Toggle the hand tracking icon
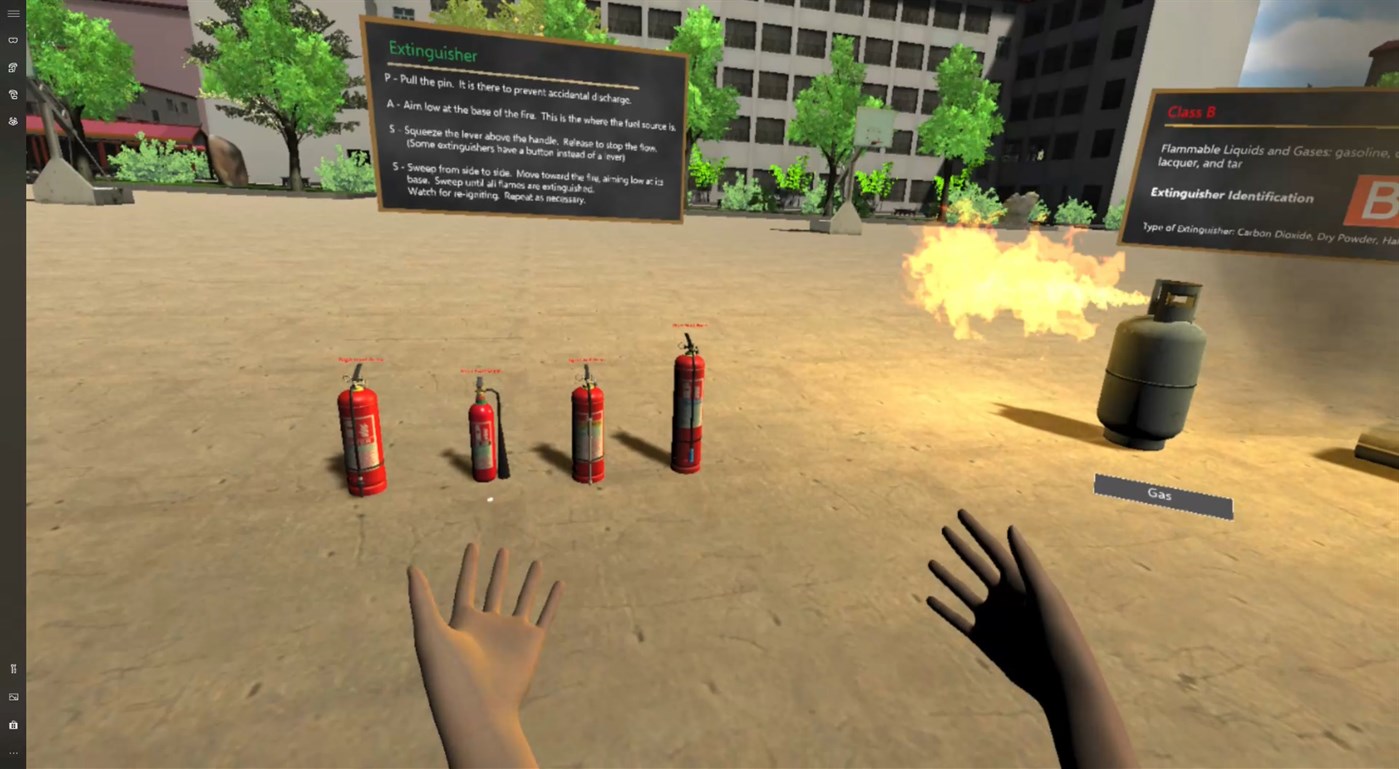This screenshot has height=769, width=1399. (x=13, y=120)
